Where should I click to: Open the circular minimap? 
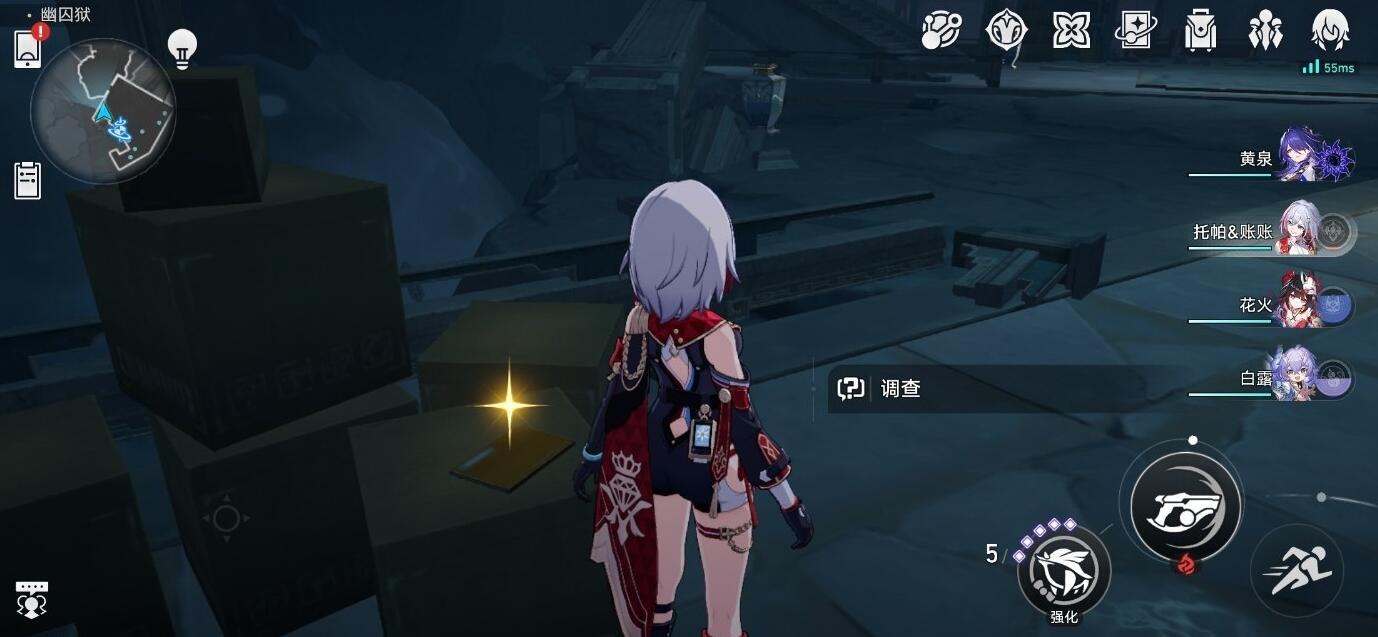[103, 111]
